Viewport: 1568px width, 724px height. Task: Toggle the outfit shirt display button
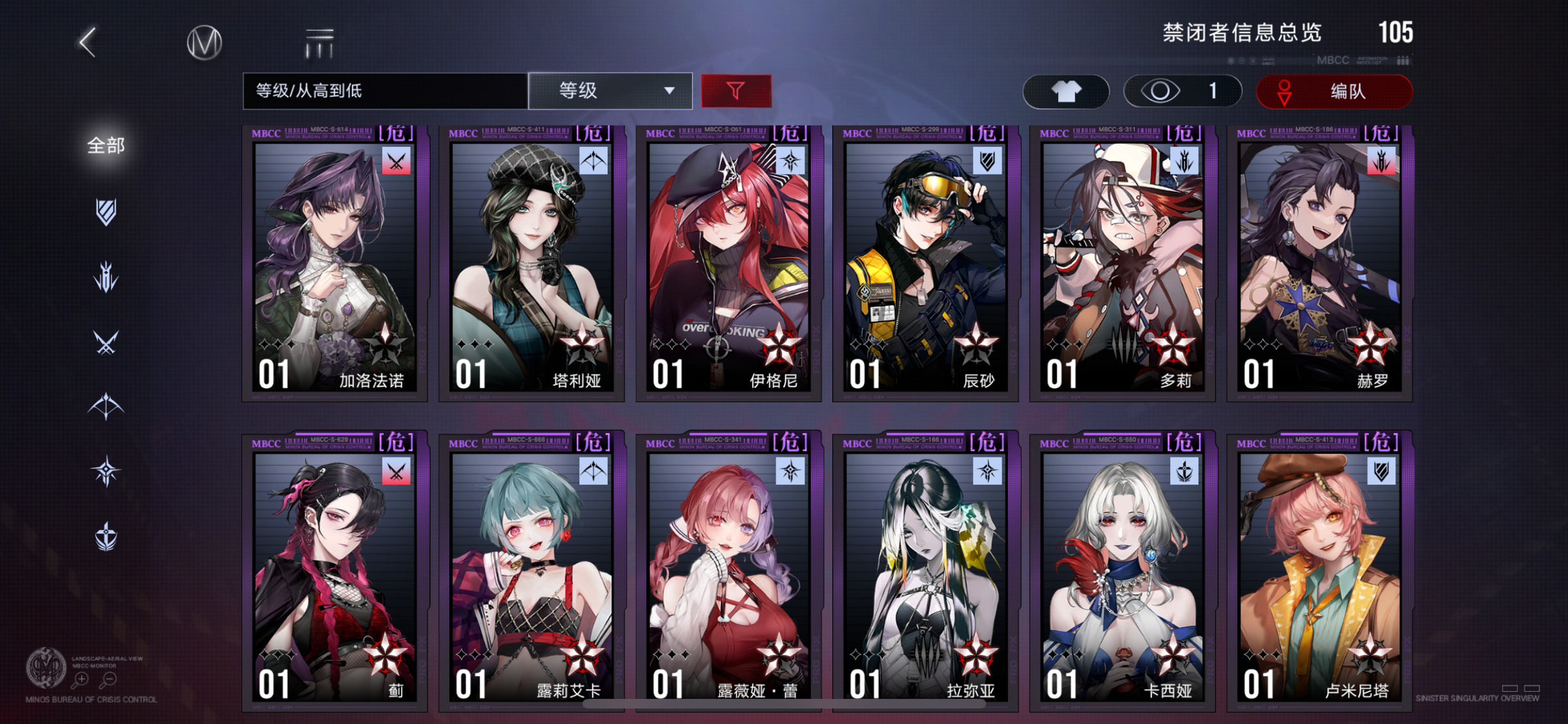click(x=1065, y=91)
